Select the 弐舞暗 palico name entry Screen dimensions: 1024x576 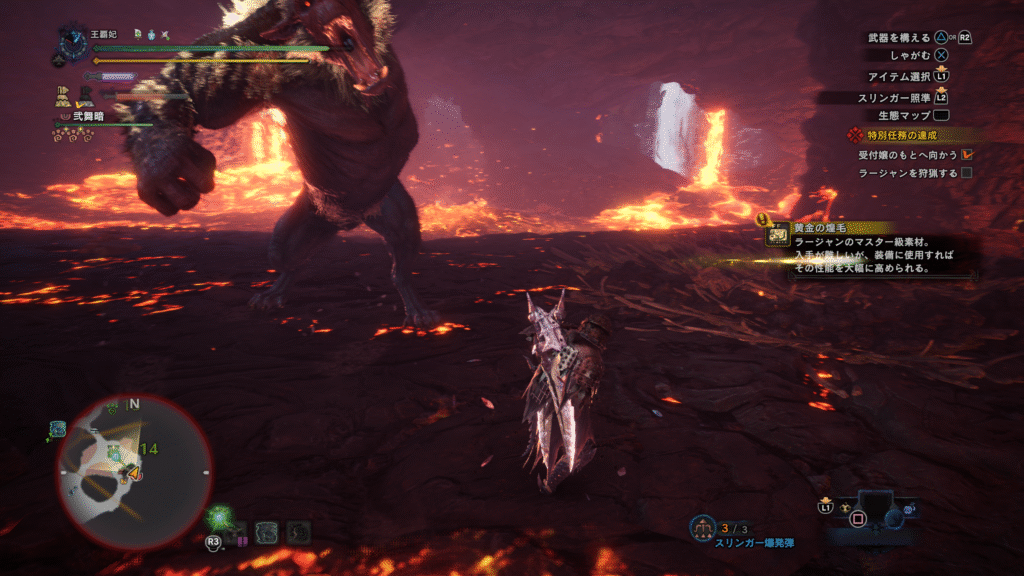[88, 116]
